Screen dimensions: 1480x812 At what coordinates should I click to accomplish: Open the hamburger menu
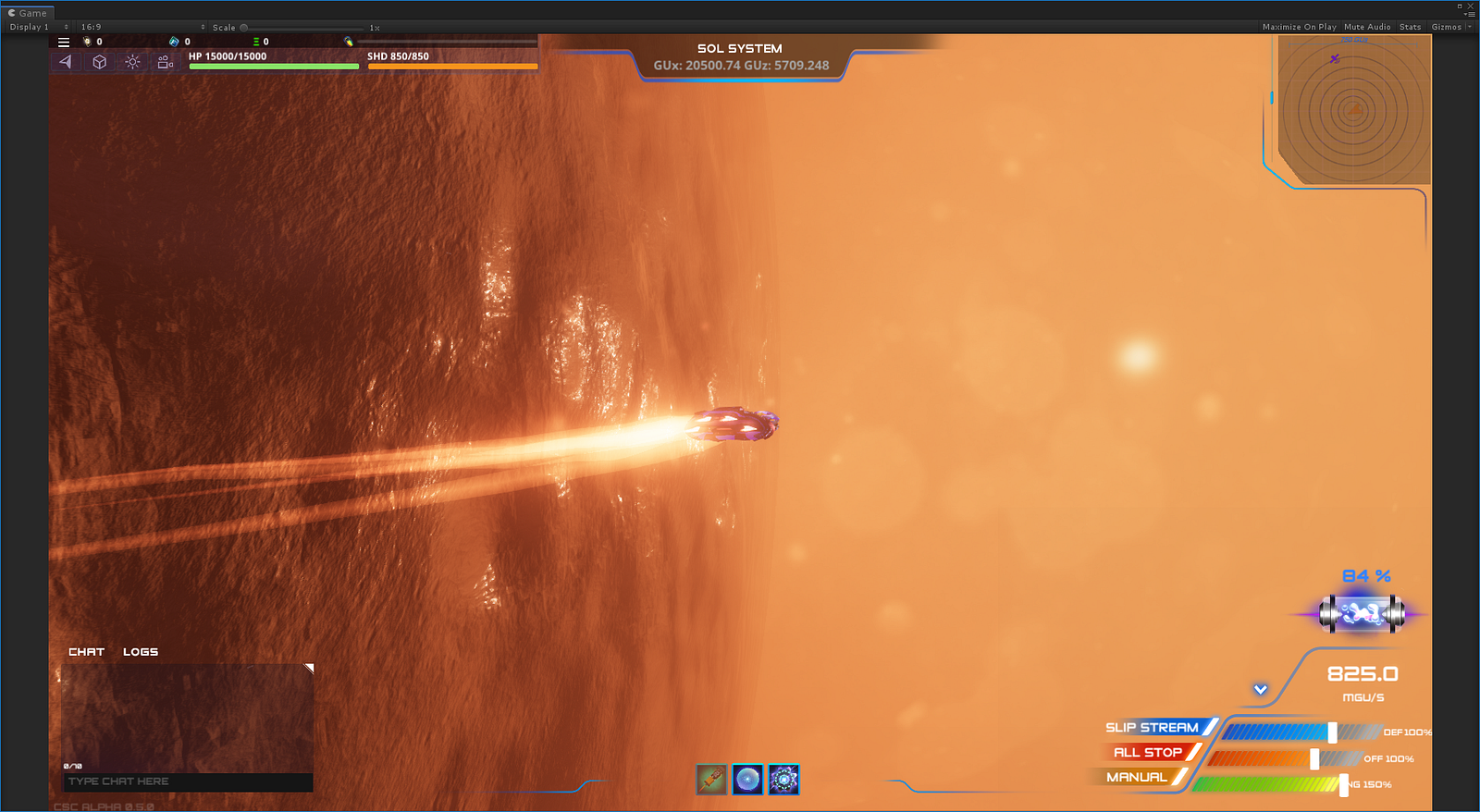point(64,42)
